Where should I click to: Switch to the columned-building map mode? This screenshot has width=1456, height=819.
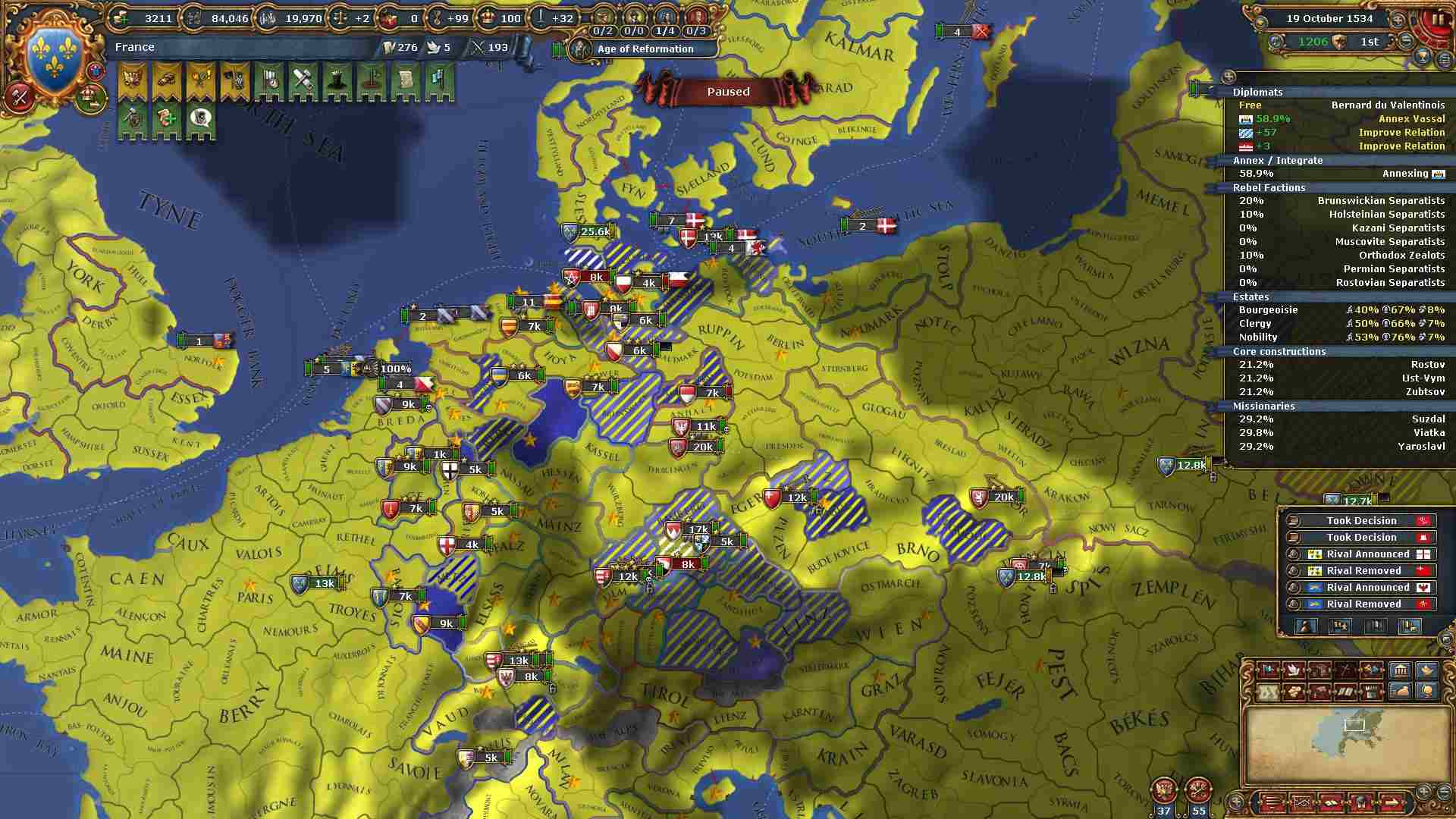[x=1399, y=670]
